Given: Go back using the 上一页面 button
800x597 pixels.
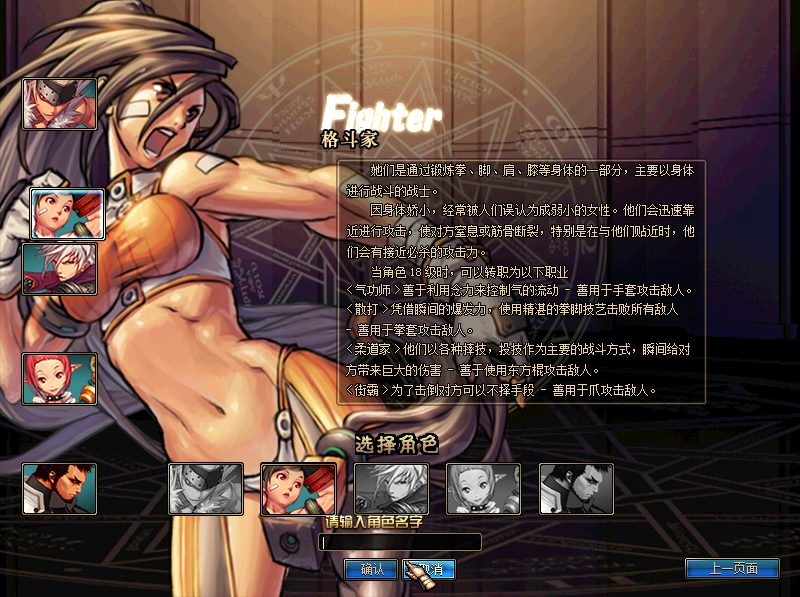Looking at the screenshot, I should pos(732,568).
